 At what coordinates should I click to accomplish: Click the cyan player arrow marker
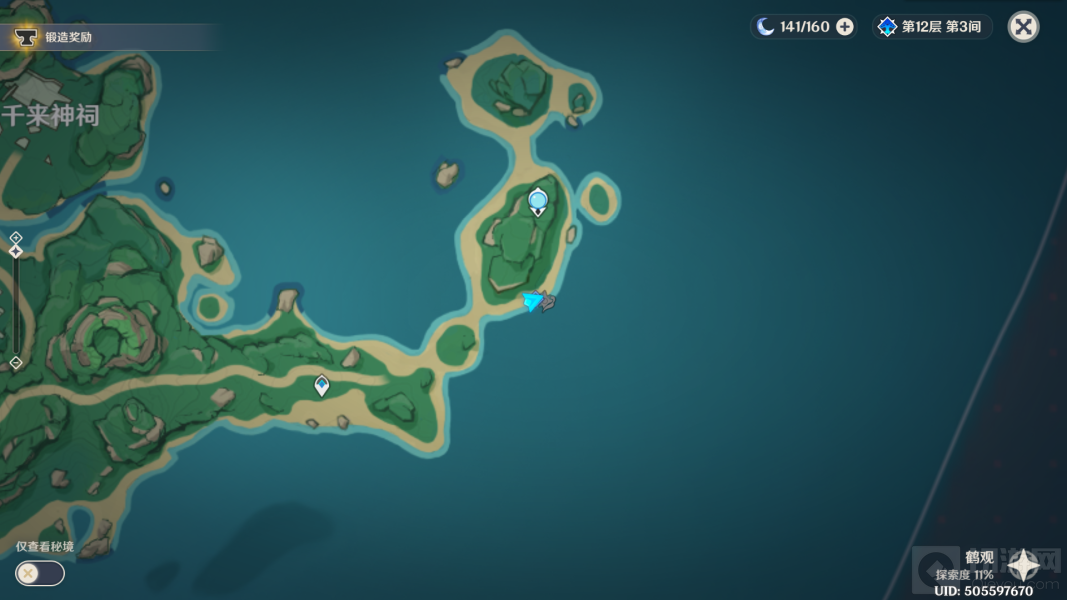(533, 300)
